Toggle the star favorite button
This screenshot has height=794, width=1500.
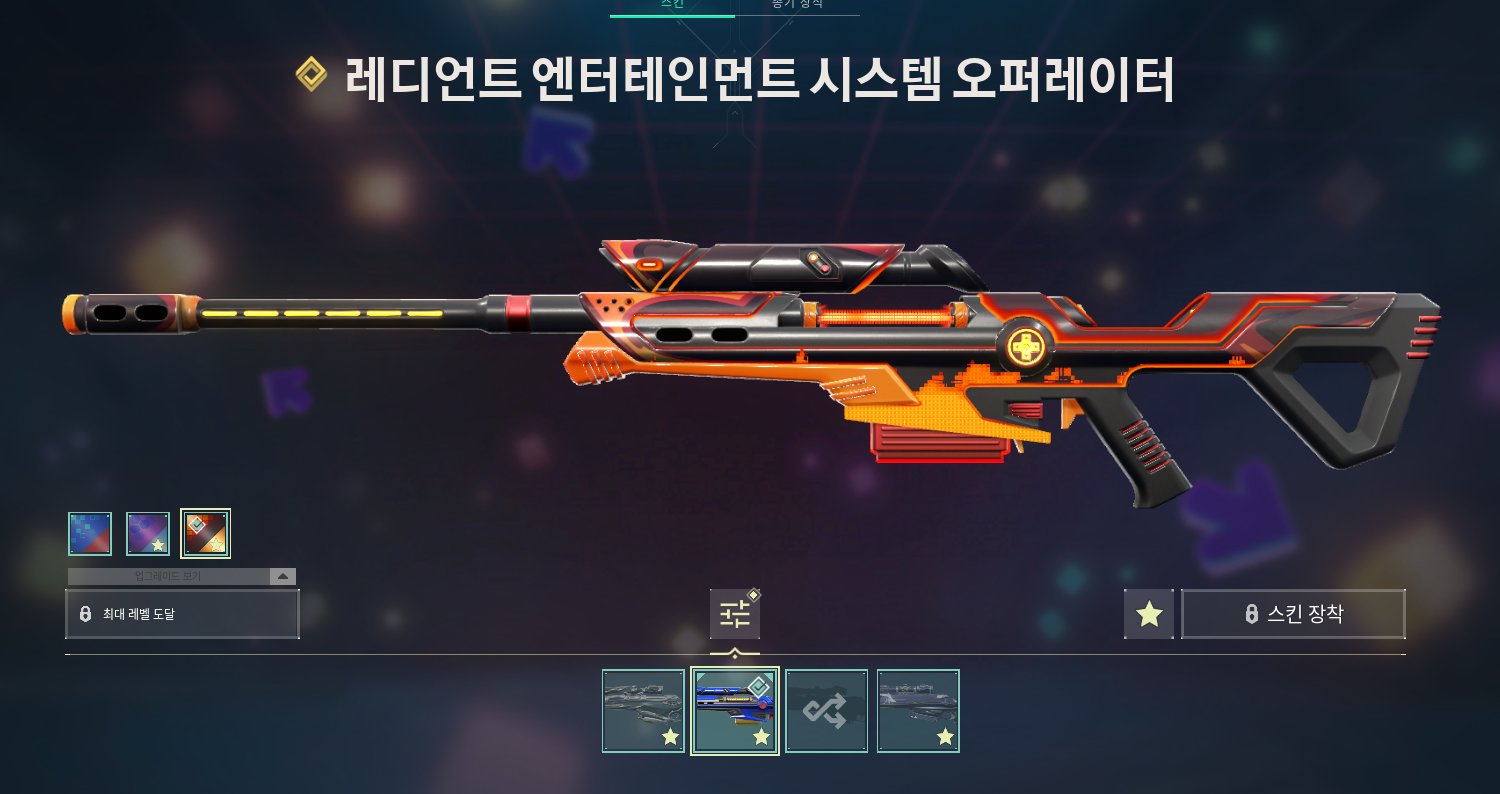pyautogui.click(x=1149, y=614)
